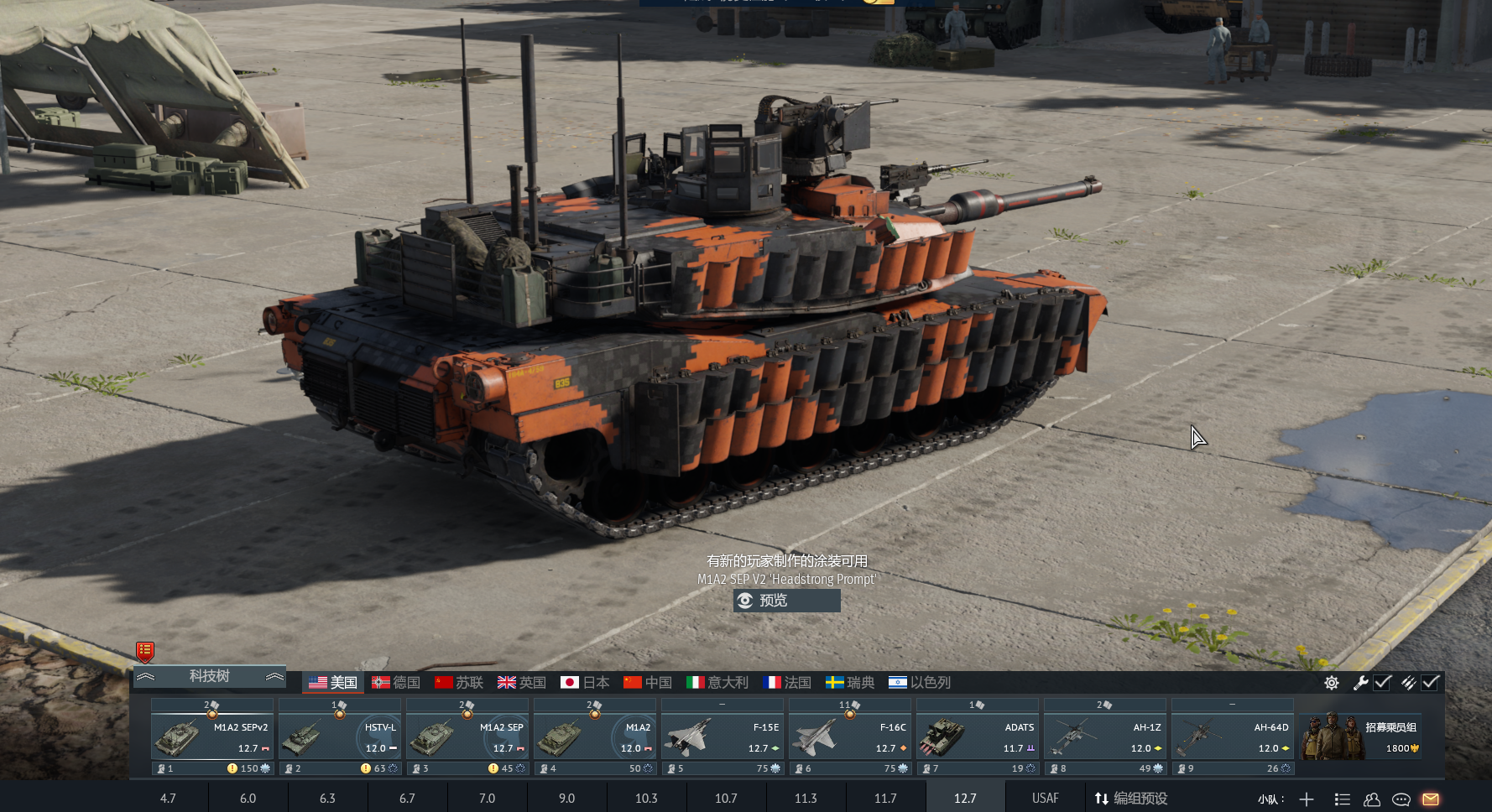Select the AH-64D helicopter slot
The image size is (1492, 812).
click(x=1233, y=737)
